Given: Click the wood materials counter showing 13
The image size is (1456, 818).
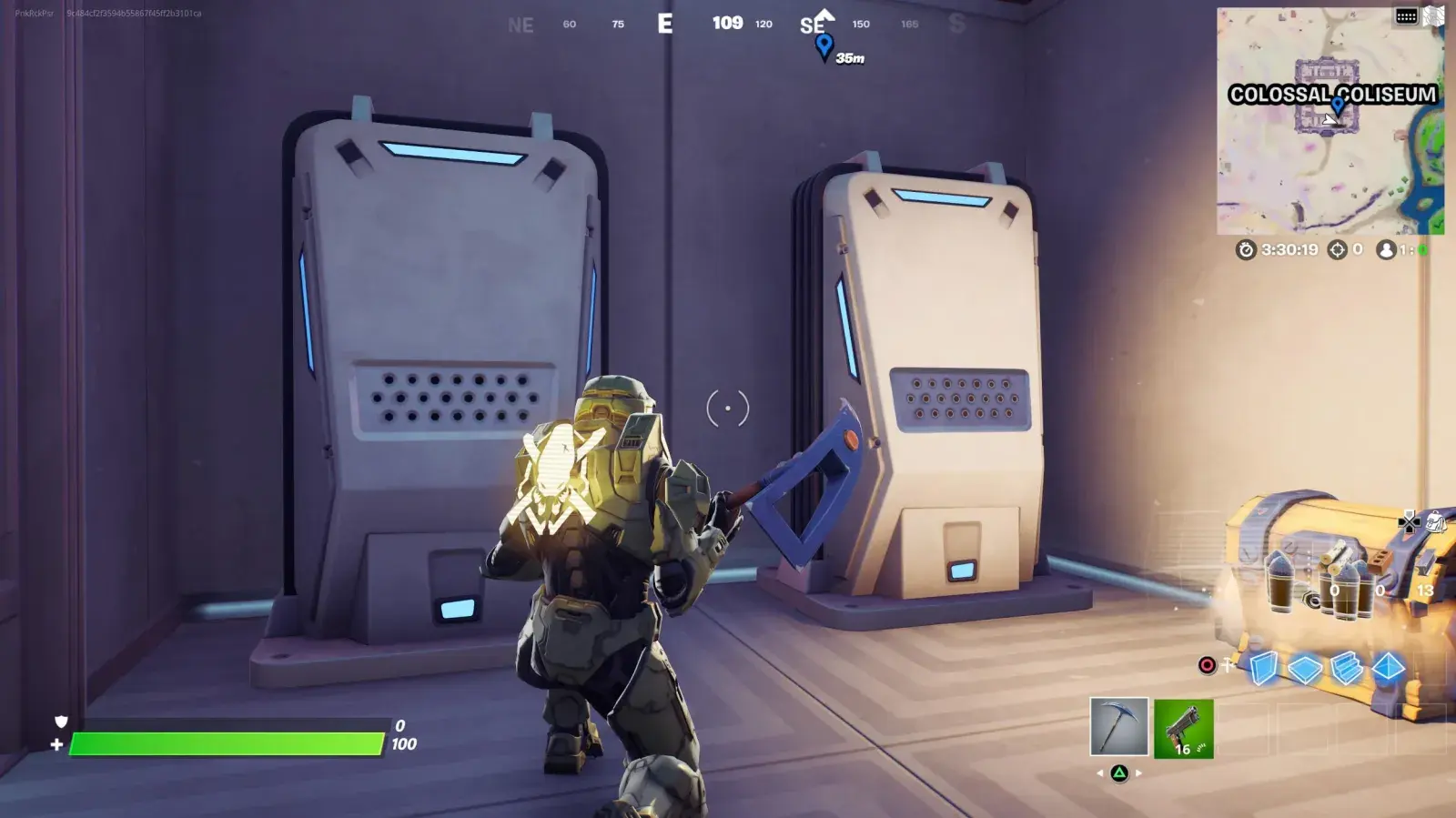Looking at the screenshot, I should [x=1424, y=591].
